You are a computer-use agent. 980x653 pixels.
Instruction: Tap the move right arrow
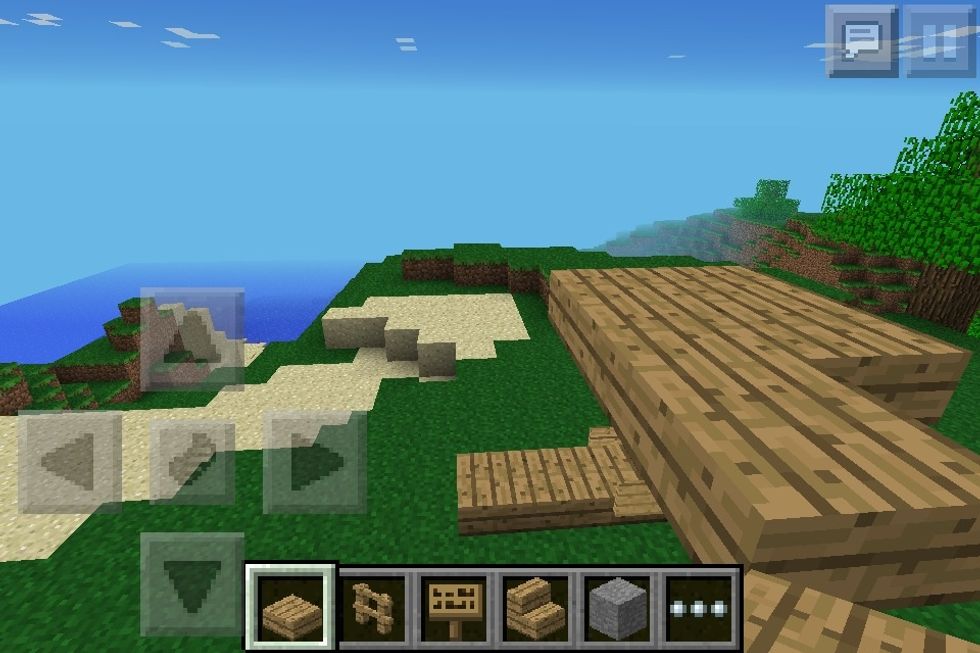(314, 462)
